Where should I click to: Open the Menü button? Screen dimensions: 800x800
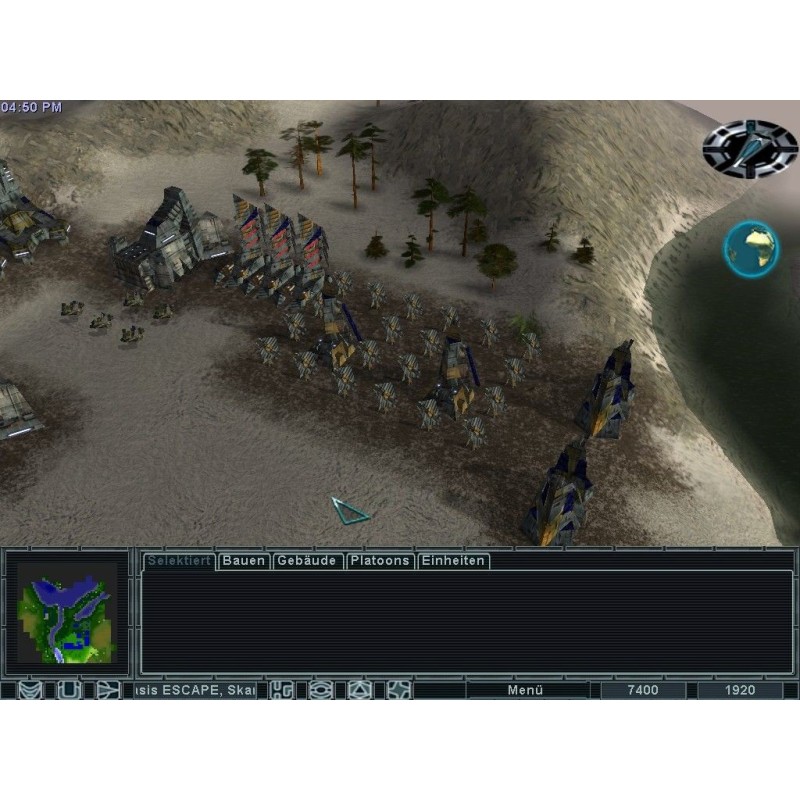pyautogui.click(x=525, y=690)
